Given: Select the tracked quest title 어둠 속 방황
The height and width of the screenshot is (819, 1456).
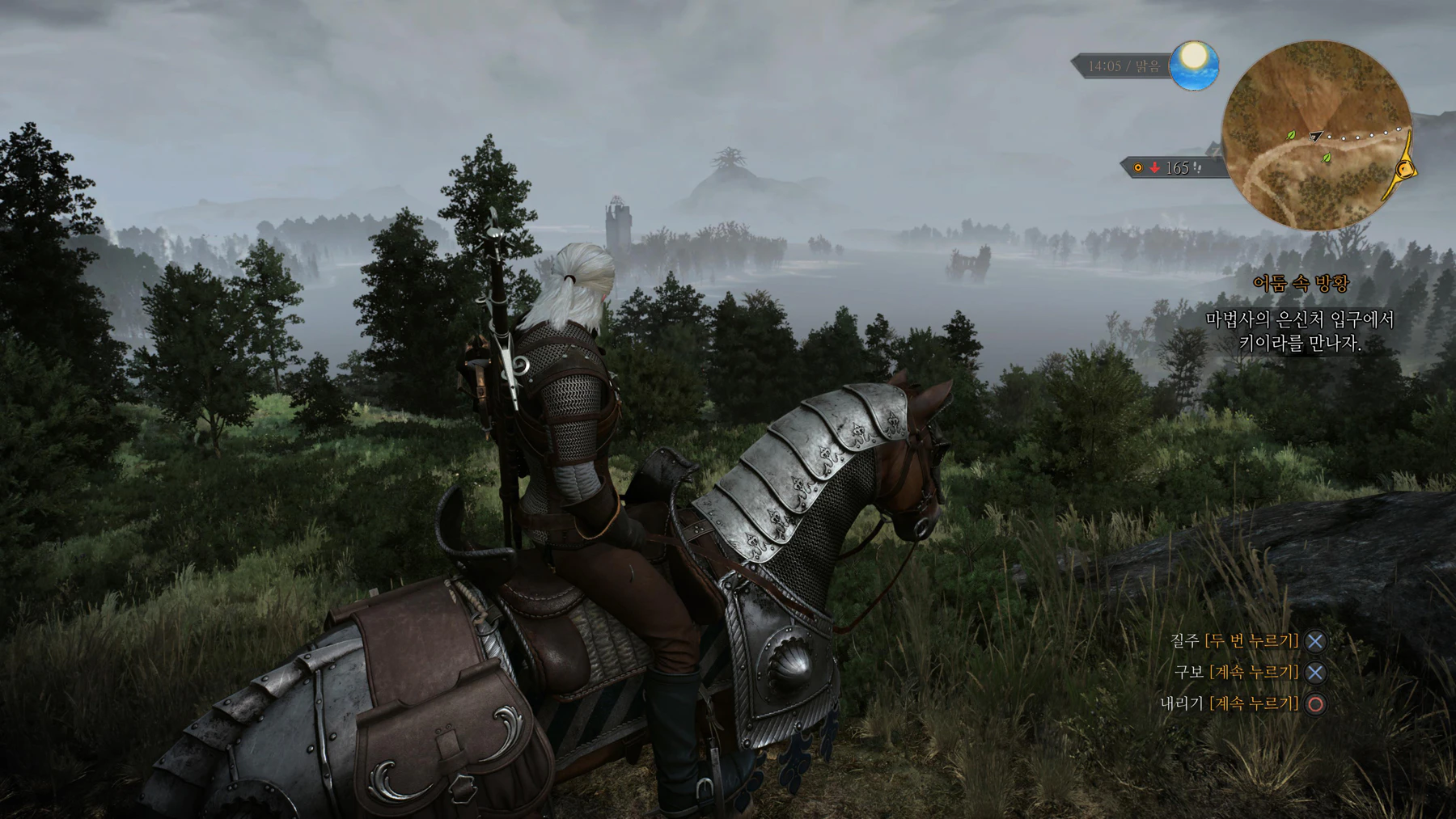Looking at the screenshot, I should (1300, 283).
